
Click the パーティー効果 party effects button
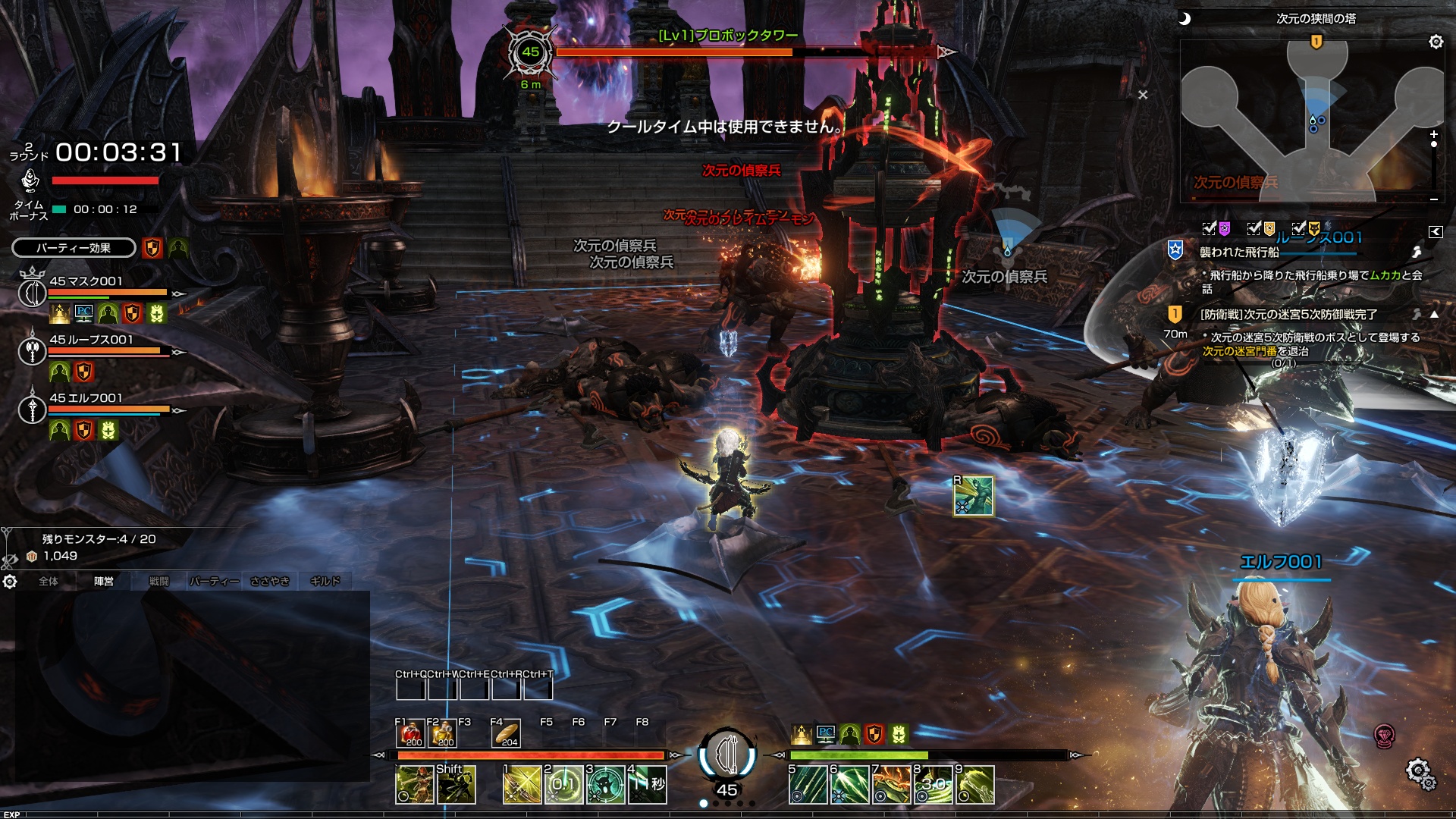74,248
